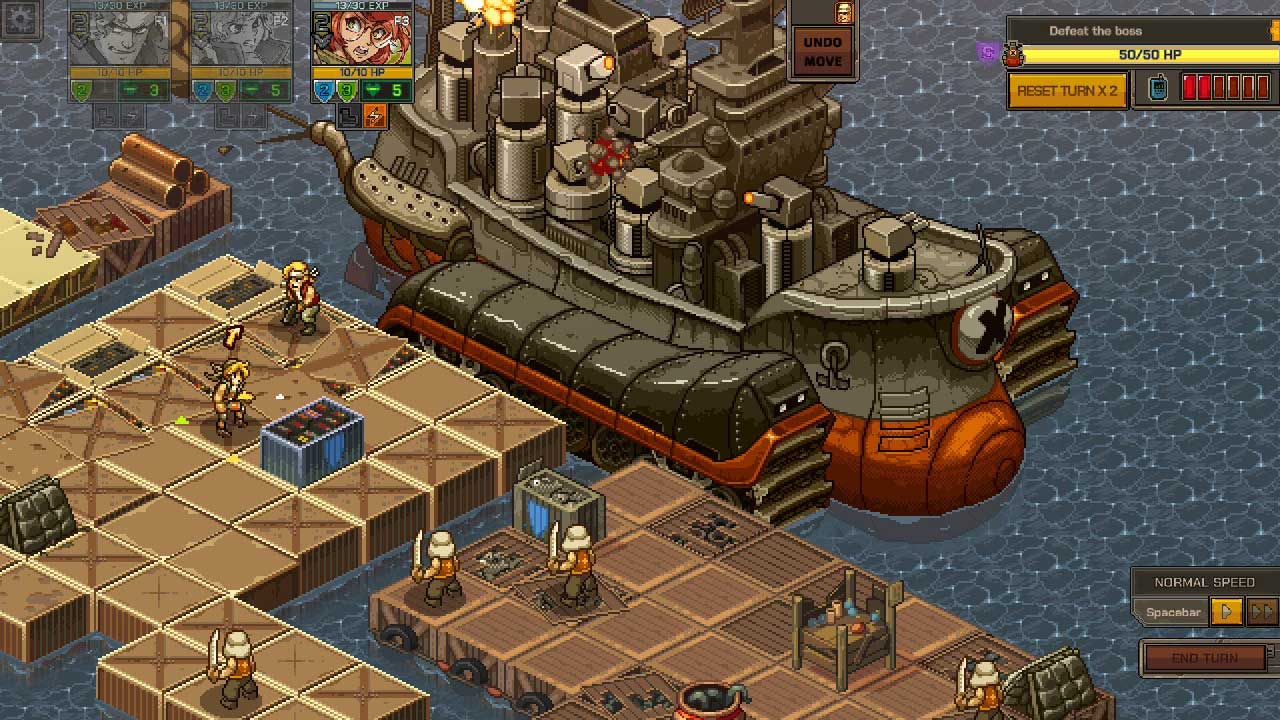Image resolution: width=1280 pixels, height=720 pixels.
Task: Switch to fast-forward speed
Action: [1262, 611]
